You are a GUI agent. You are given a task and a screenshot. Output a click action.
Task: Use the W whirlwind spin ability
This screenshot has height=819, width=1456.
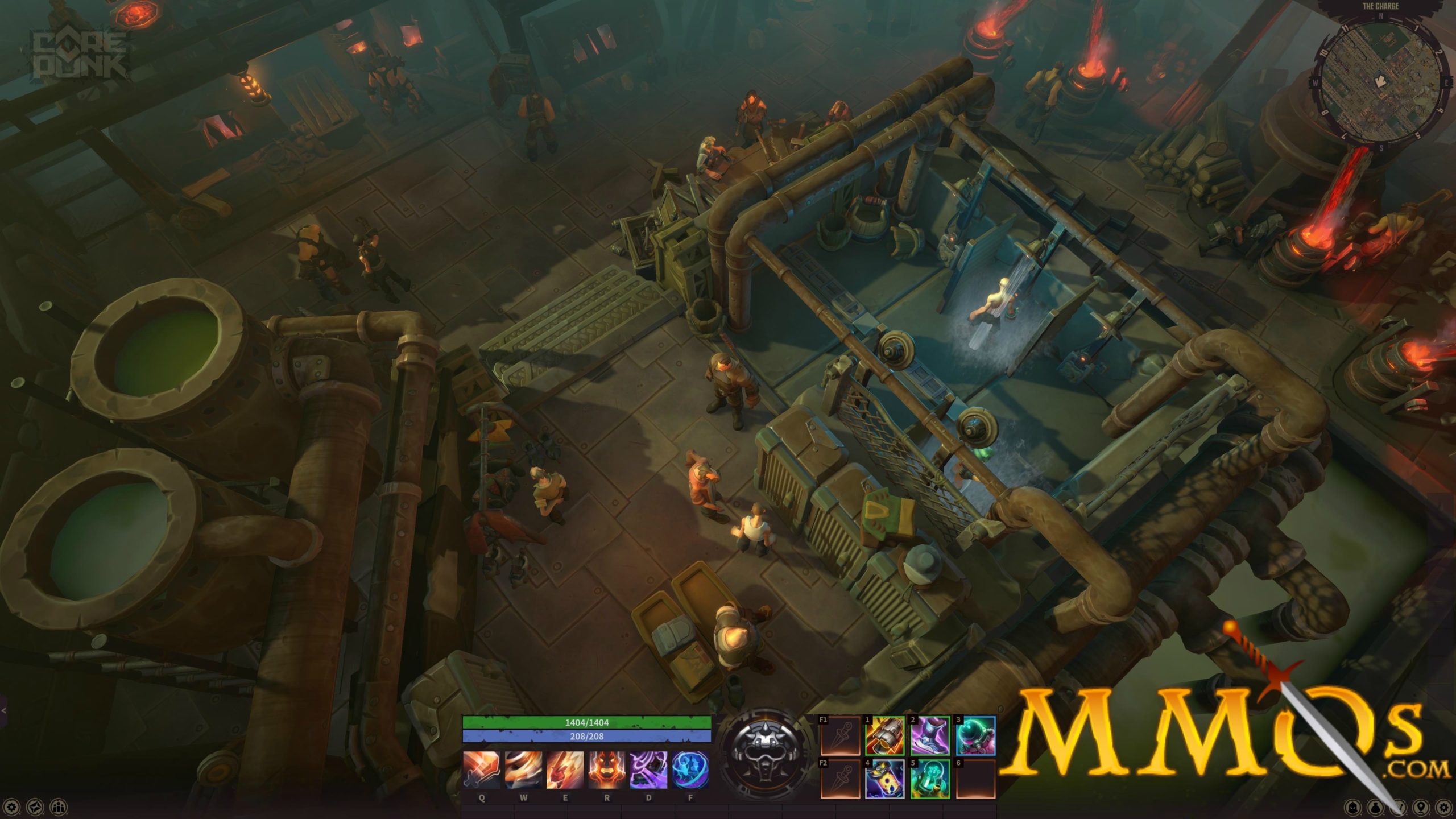pos(523,770)
